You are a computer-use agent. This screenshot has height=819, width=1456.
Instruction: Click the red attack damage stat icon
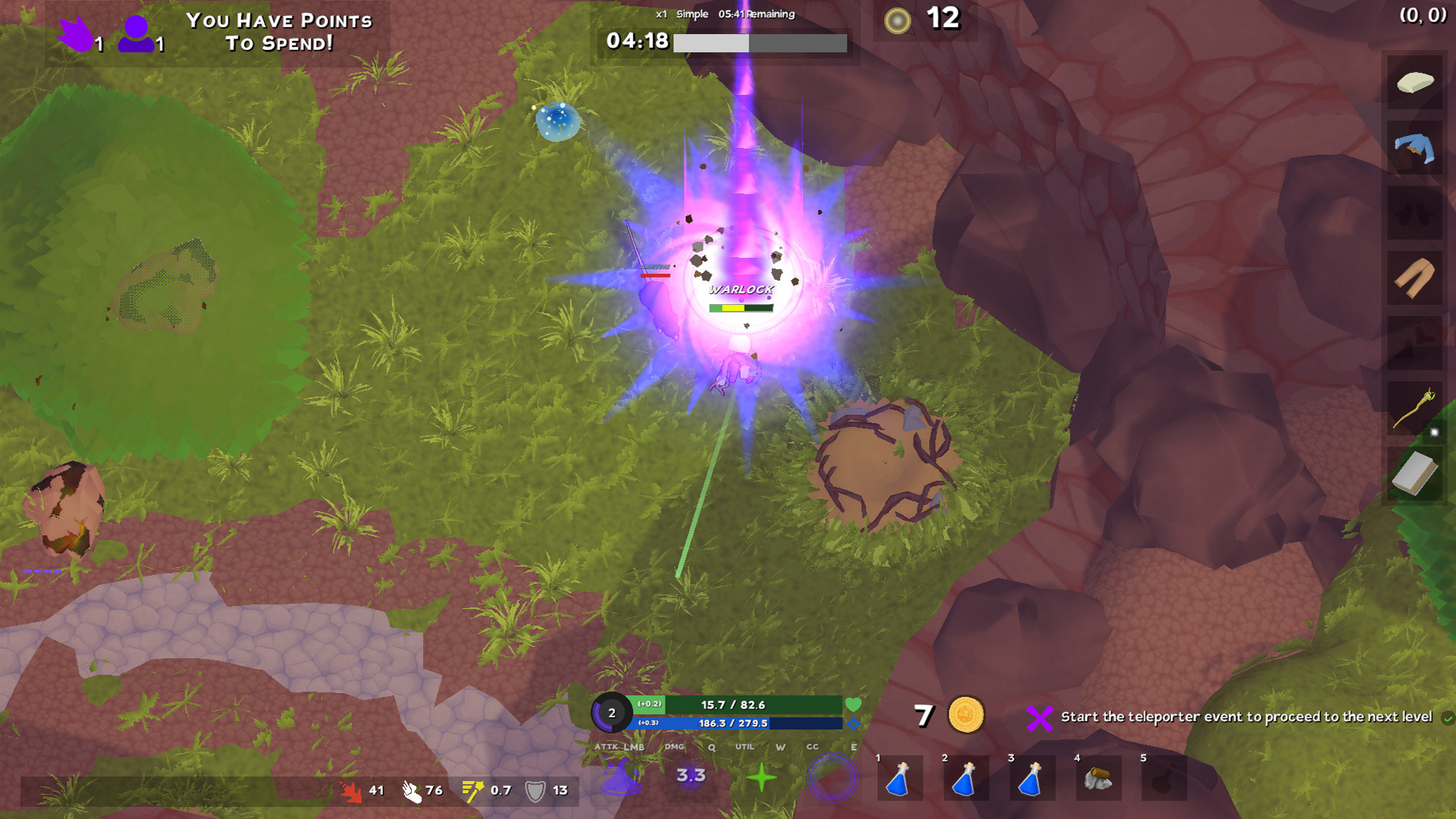(x=351, y=790)
